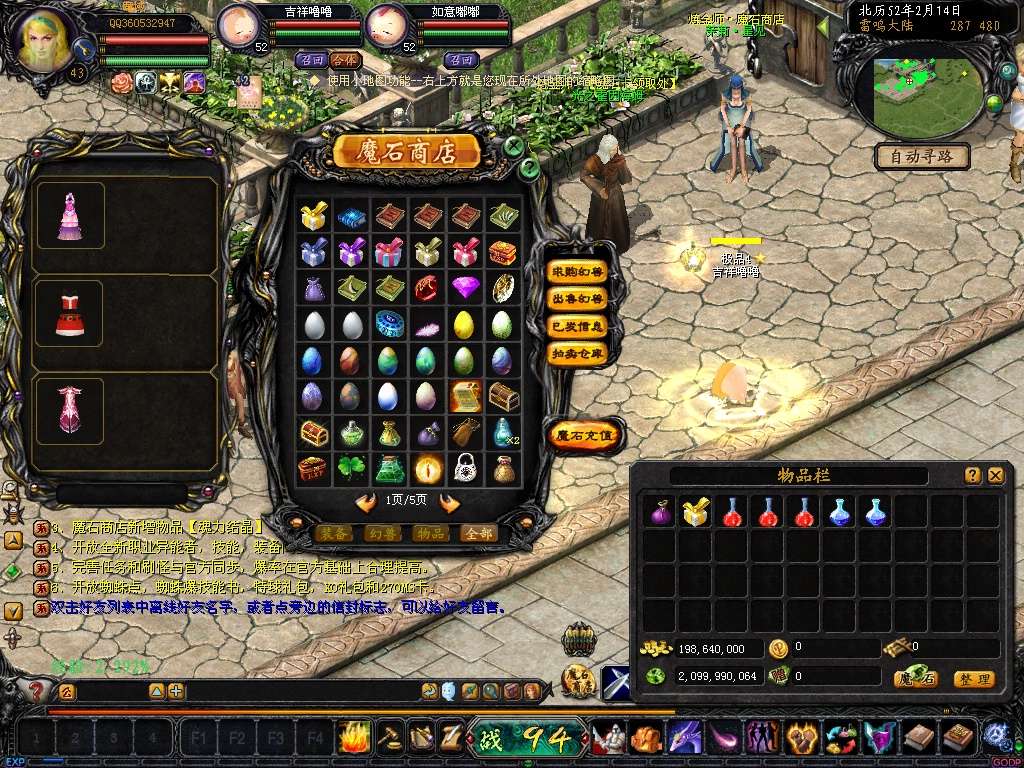Image resolution: width=1024 pixels, height=768 pixels.
Task: Open the 拍卖仓库 auction warehouse
Action: click(x=578, y=353)
